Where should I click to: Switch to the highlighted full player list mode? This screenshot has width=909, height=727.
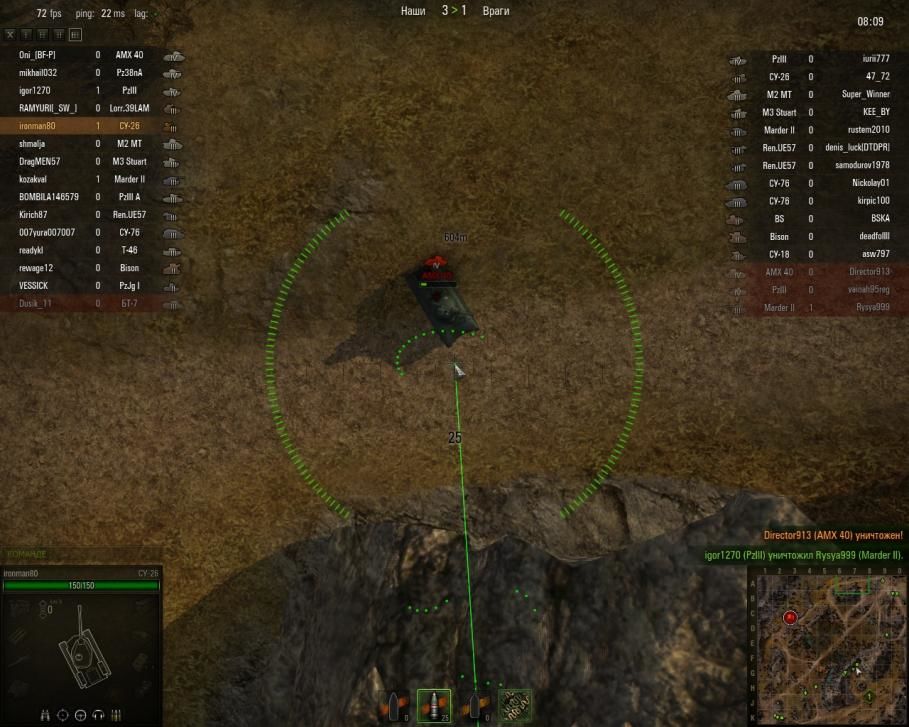(x=74, y=35)
